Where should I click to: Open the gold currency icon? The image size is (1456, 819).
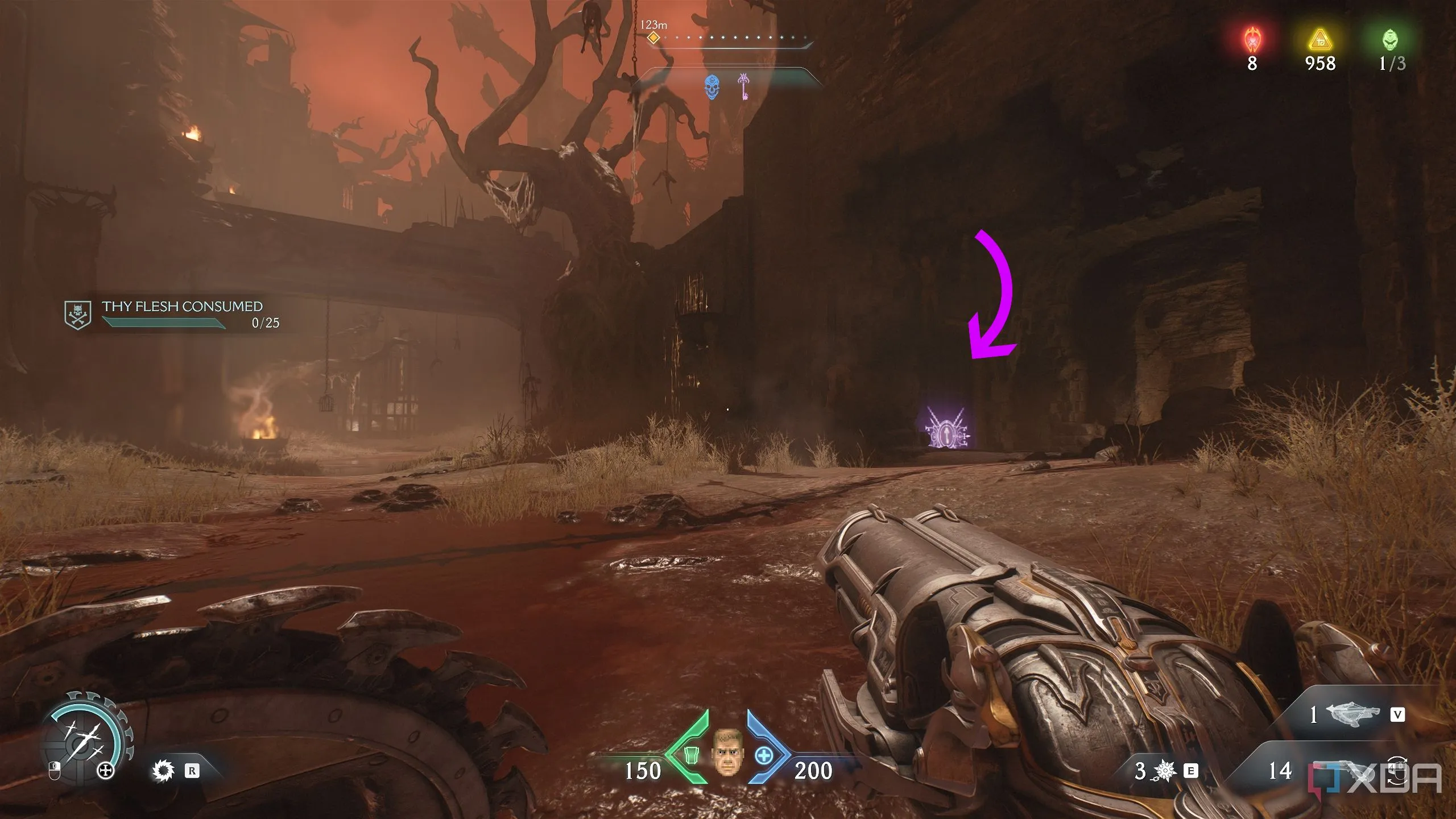click(x=1319, y=41)
